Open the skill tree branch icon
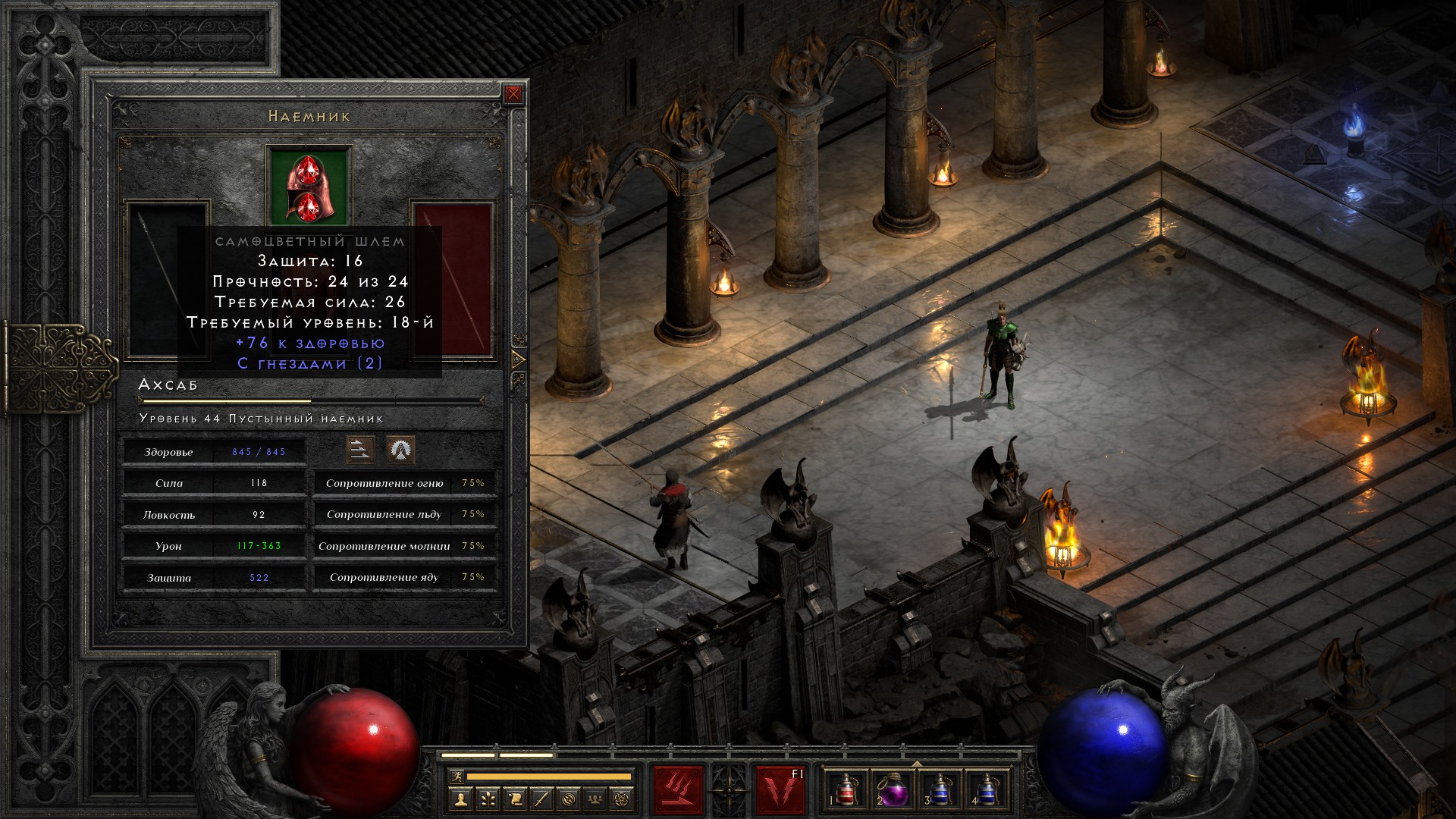Viewport: 1456px width, 819px height. [x=488, y=799]
